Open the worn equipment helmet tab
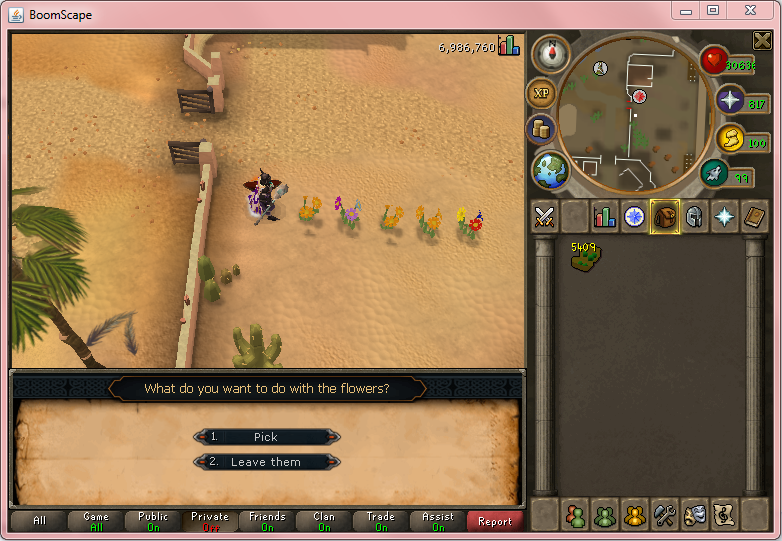 point(694,217)
